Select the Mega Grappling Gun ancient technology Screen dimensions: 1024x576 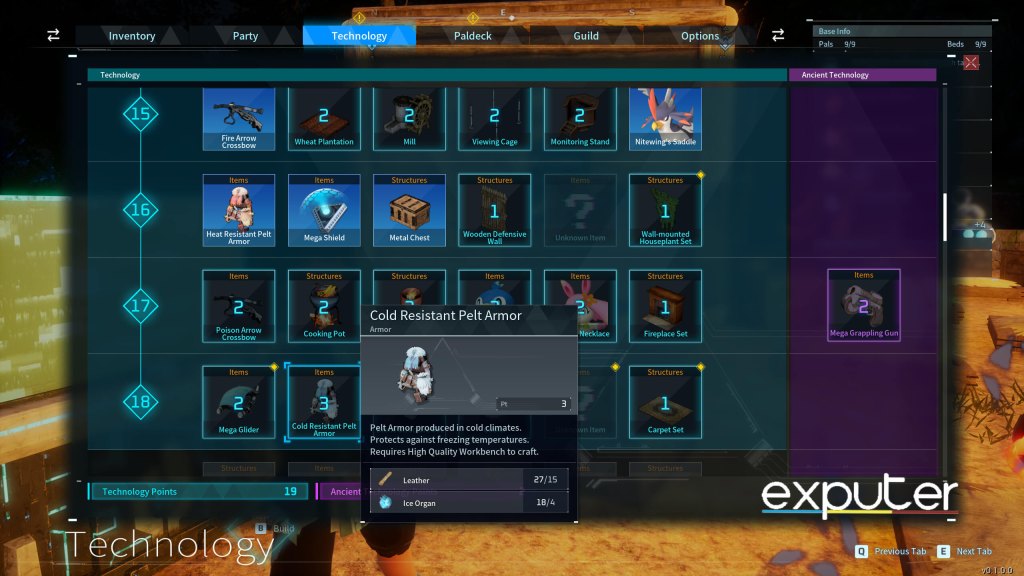pyautogui.click(x=864, y=304)
